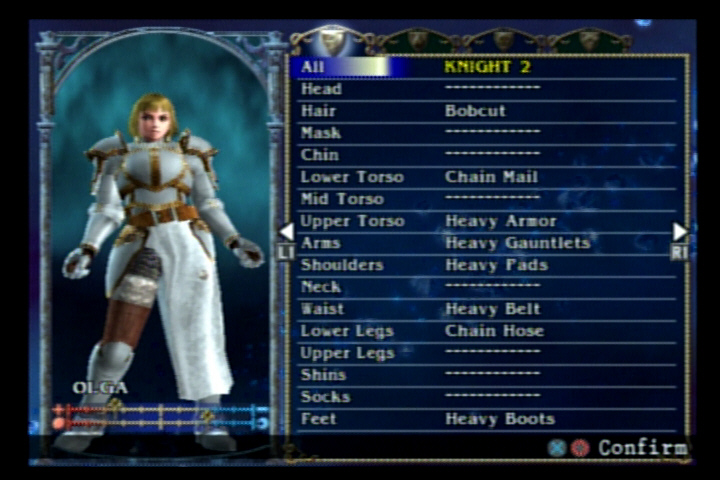Click the right arrow beside the list

coord(680,232)
